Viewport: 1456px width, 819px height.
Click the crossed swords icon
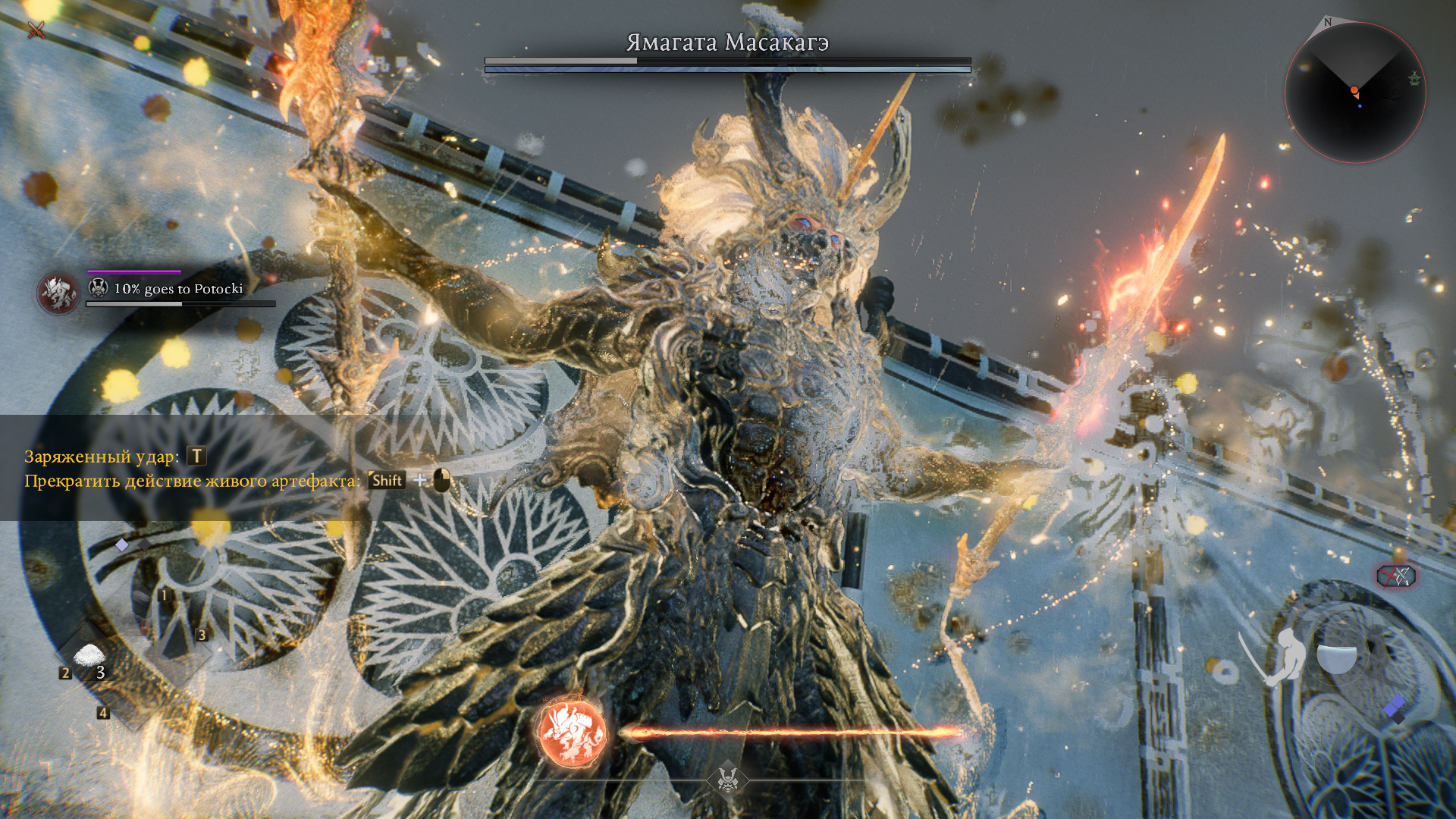point(36,30)
